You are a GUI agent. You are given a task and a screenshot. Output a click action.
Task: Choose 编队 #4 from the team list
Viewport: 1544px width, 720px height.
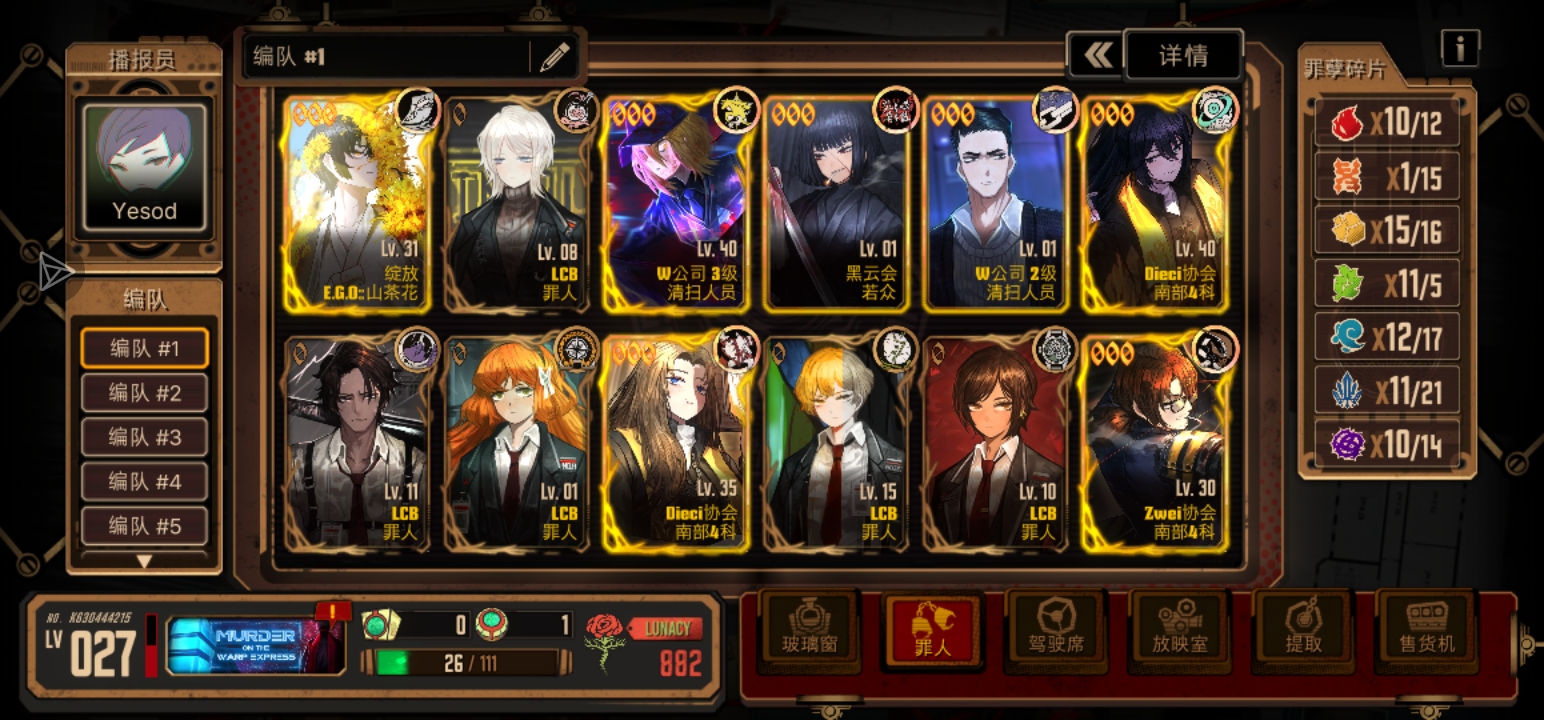click(145, 482)
